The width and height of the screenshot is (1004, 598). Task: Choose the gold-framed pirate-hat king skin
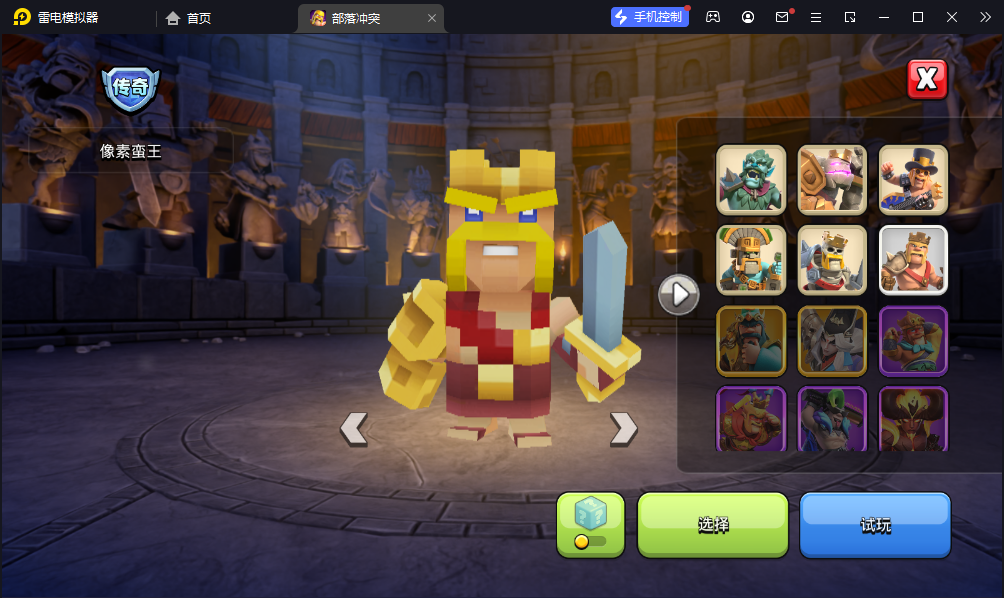coord(832,341)
